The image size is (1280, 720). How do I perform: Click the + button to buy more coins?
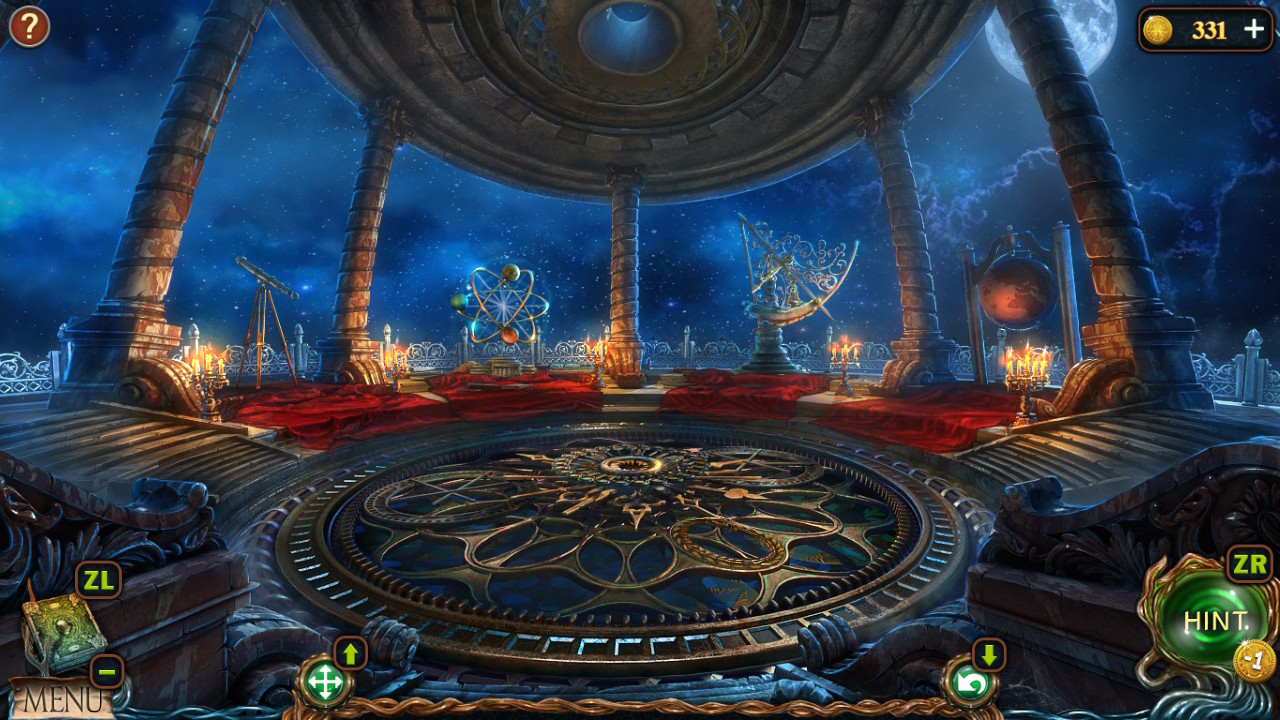(x=1254, y=30)
